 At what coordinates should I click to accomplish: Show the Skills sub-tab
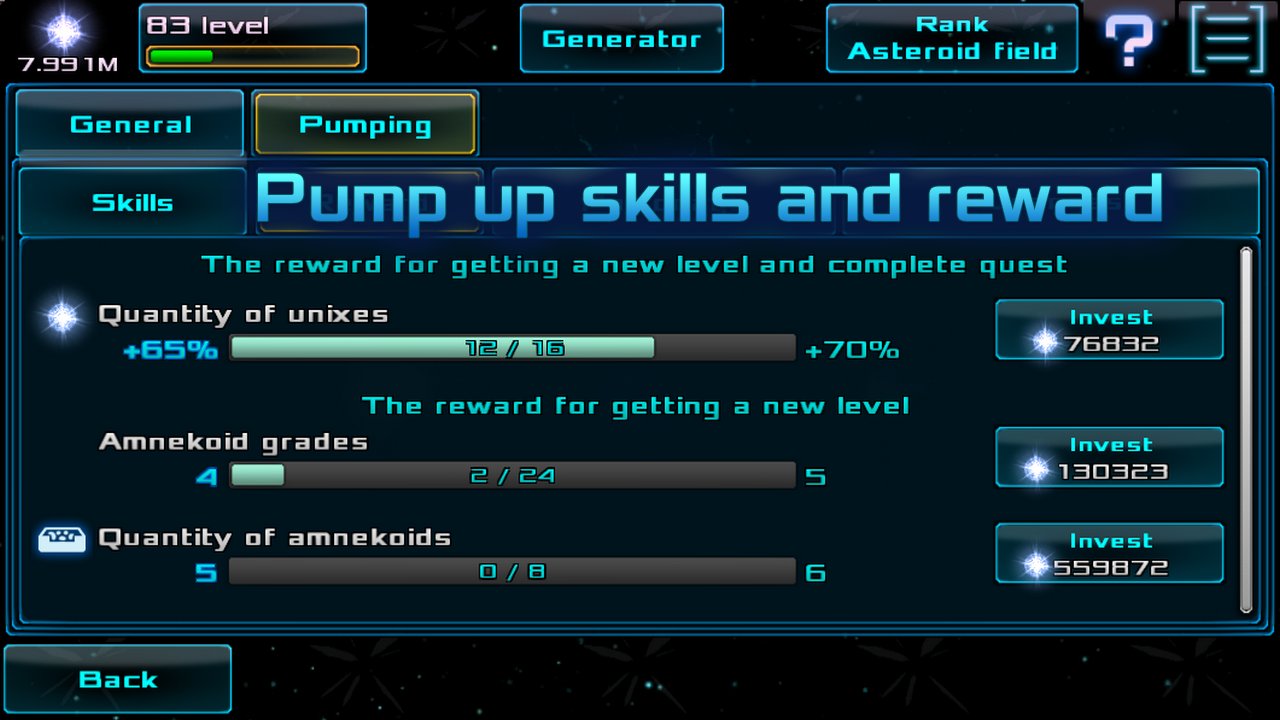click(x=132, y=202)
